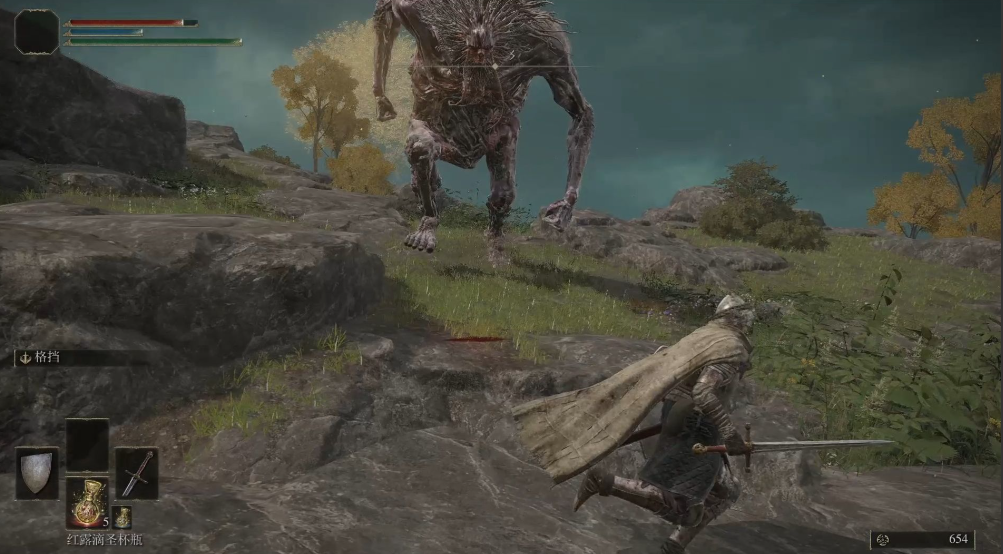Click the 格挡 skill label
The image size is (1003, 554).
tap(49, 356)
